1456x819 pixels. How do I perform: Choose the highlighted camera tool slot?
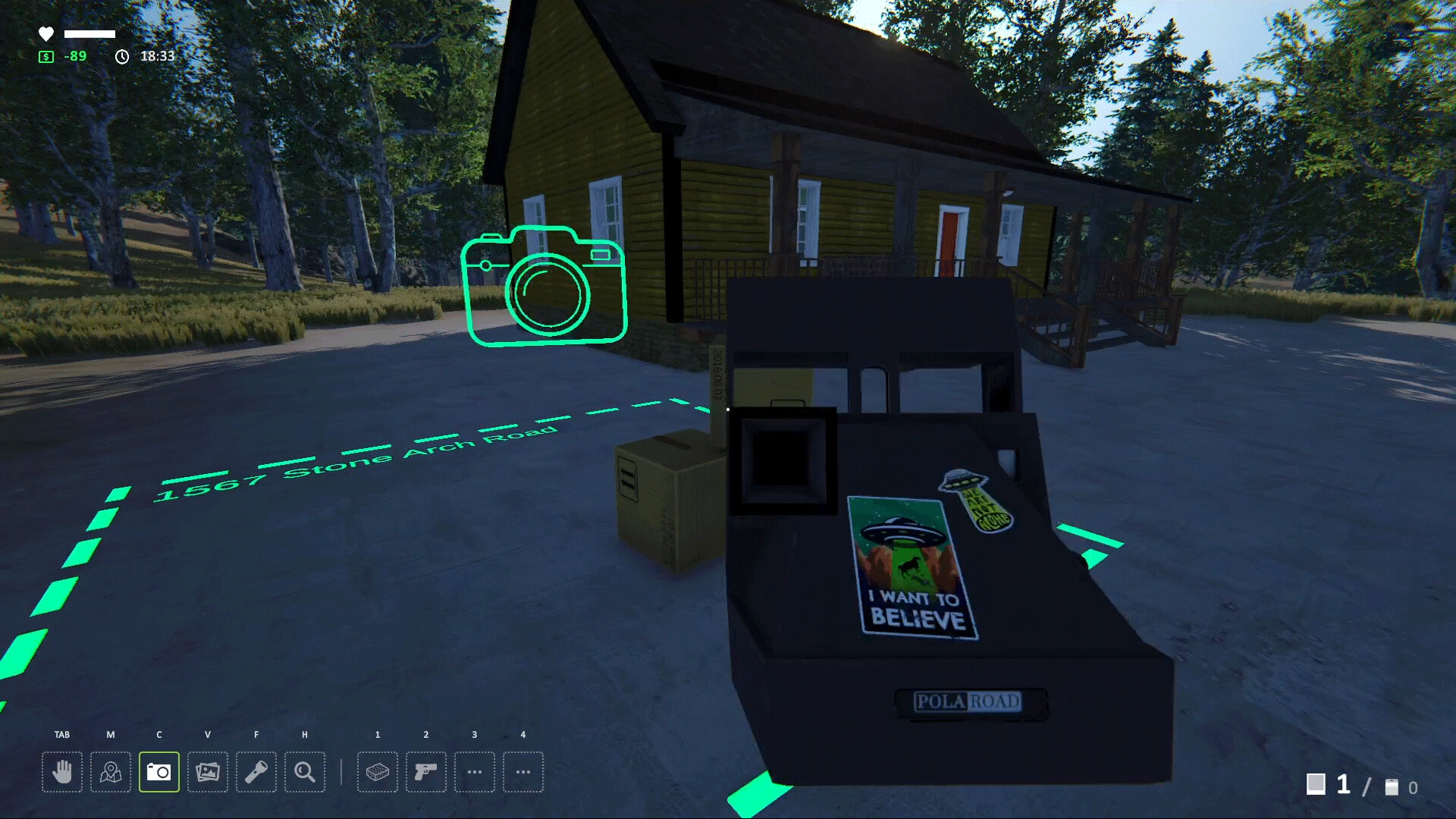click(159, 772)
